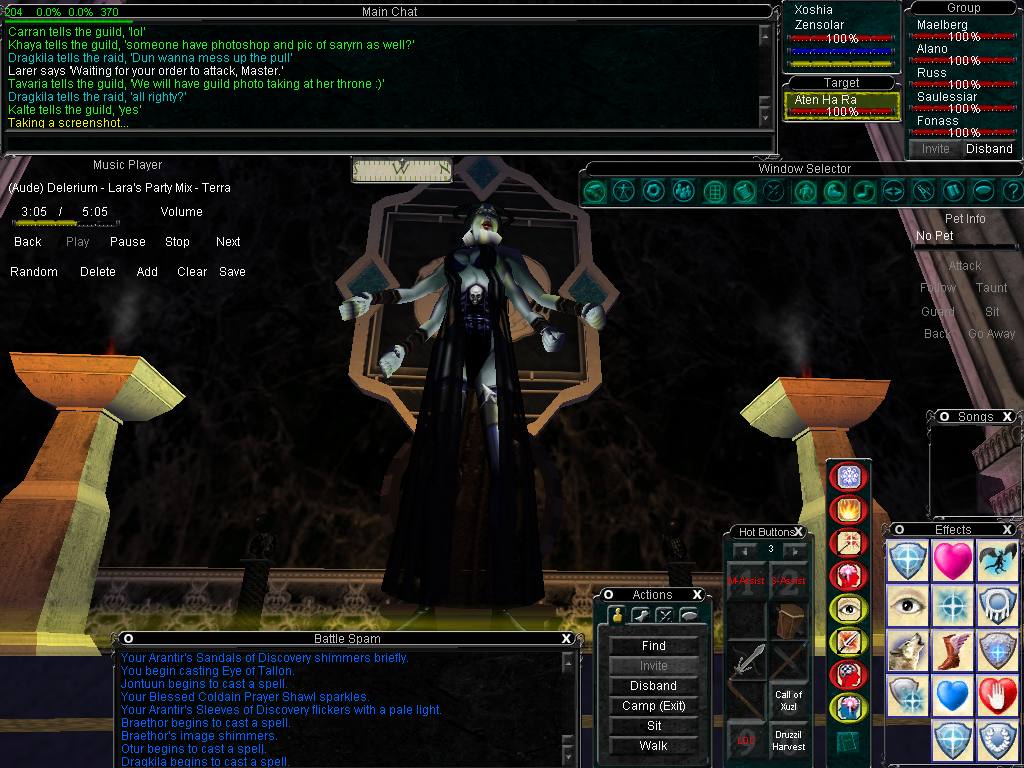Screen dimensions: 1024x768
Task: Close the Battle Spam window
Action: pyautogui.click(x=566, y=639)
